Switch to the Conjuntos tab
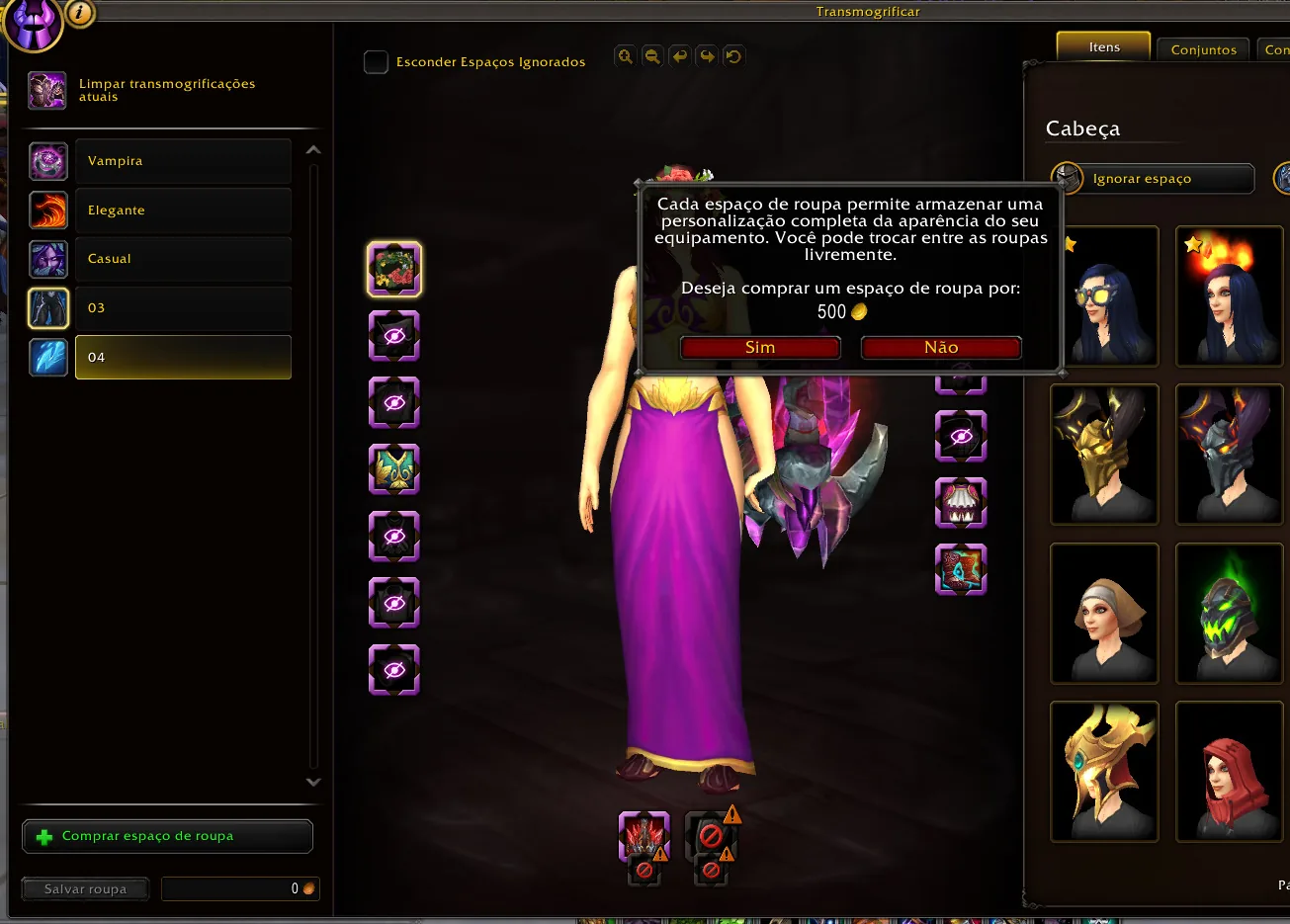1290x924 pixels. click(1202, 48)
